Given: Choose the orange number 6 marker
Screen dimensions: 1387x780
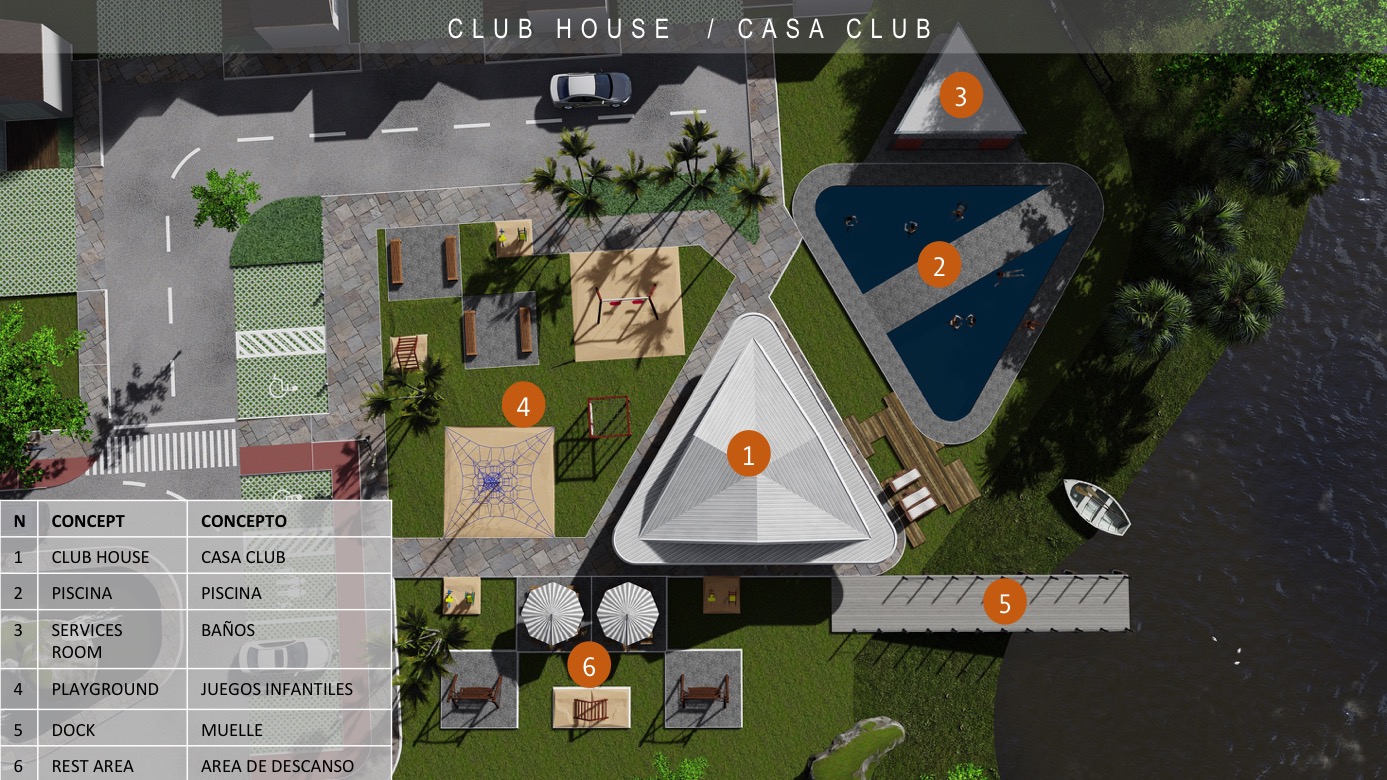Looking at the screenshot, I should (589, 666).
